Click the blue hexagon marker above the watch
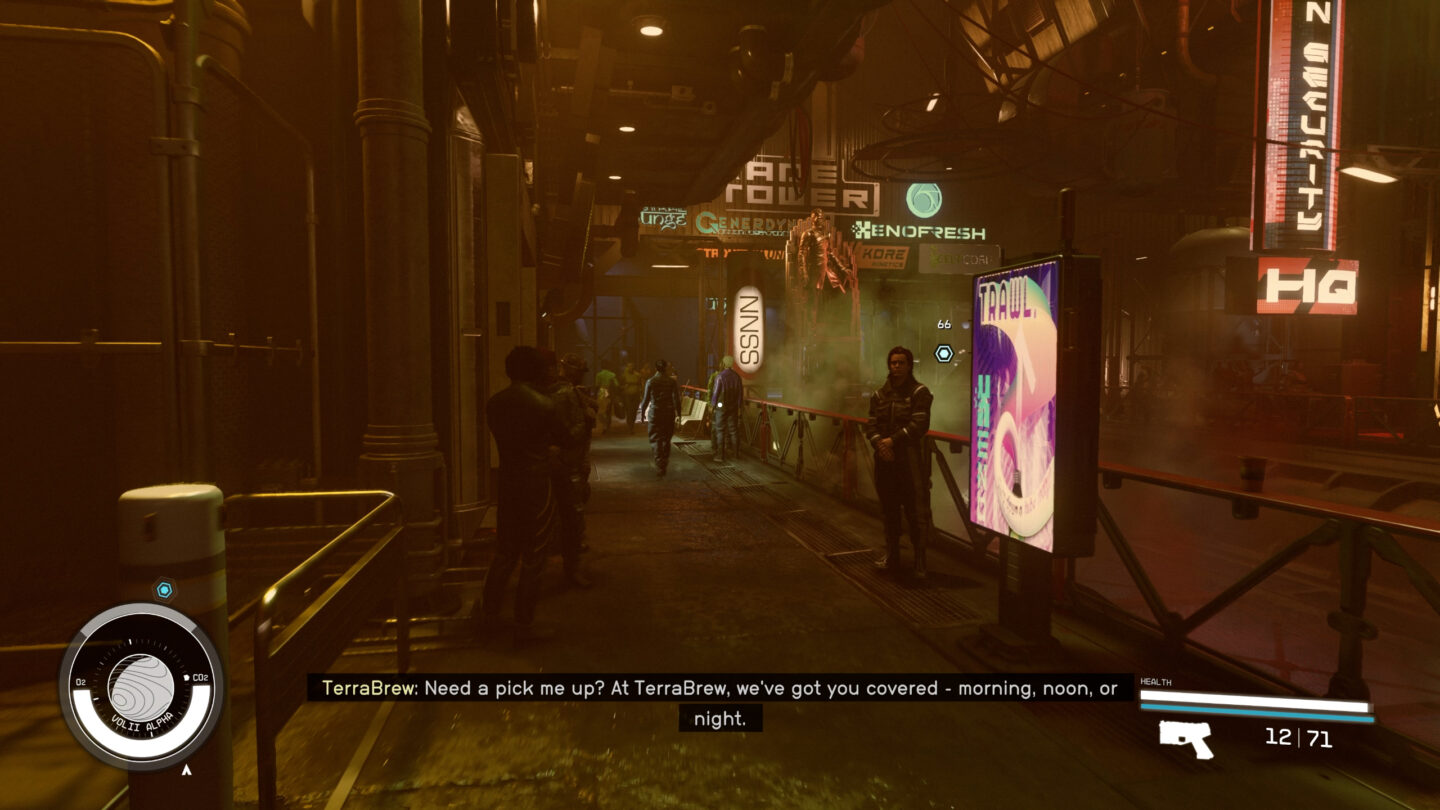This screenshot has height=810, width=1440. [164, 590]
